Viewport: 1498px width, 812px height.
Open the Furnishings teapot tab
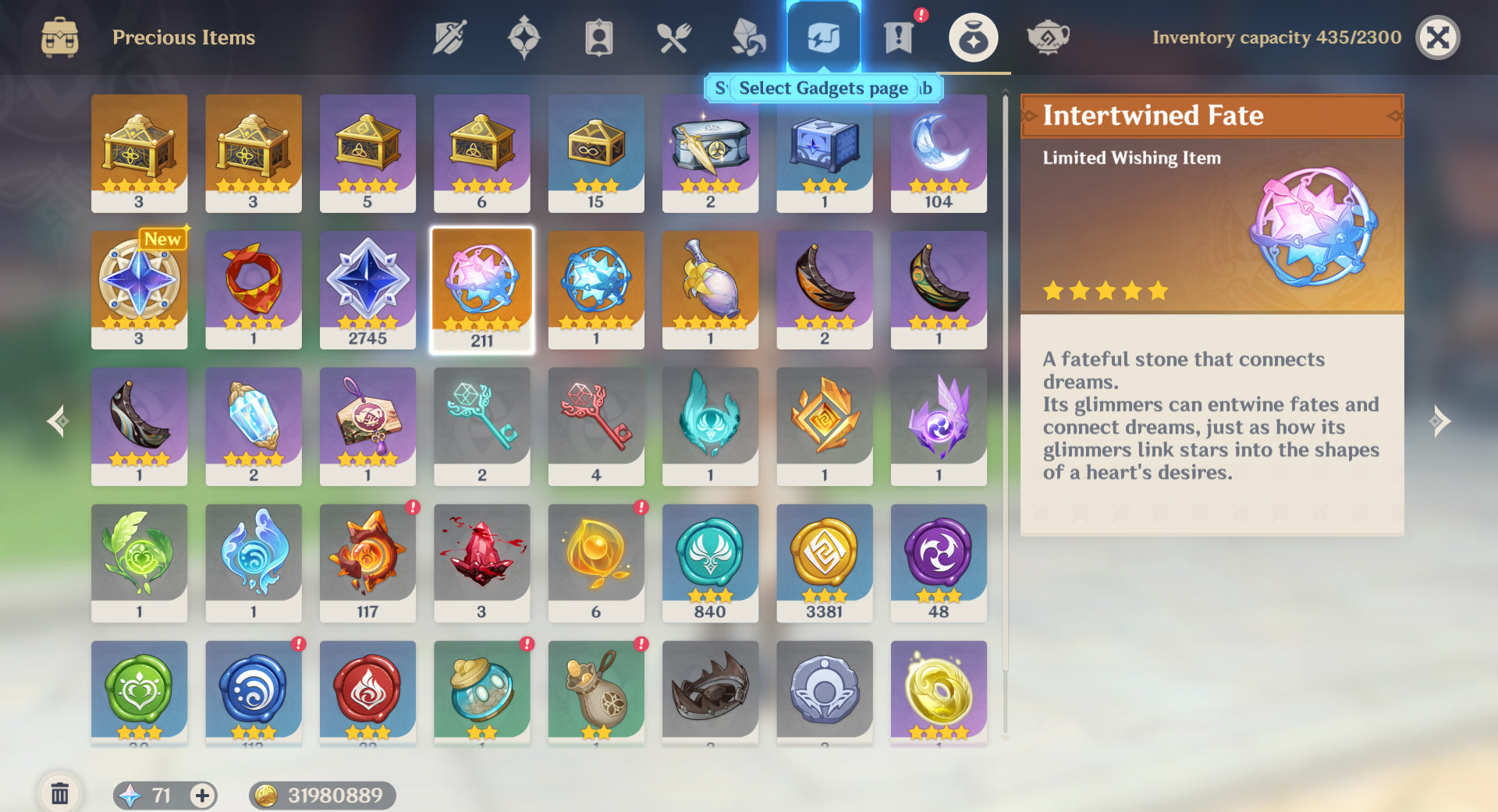click(1047, 37)
